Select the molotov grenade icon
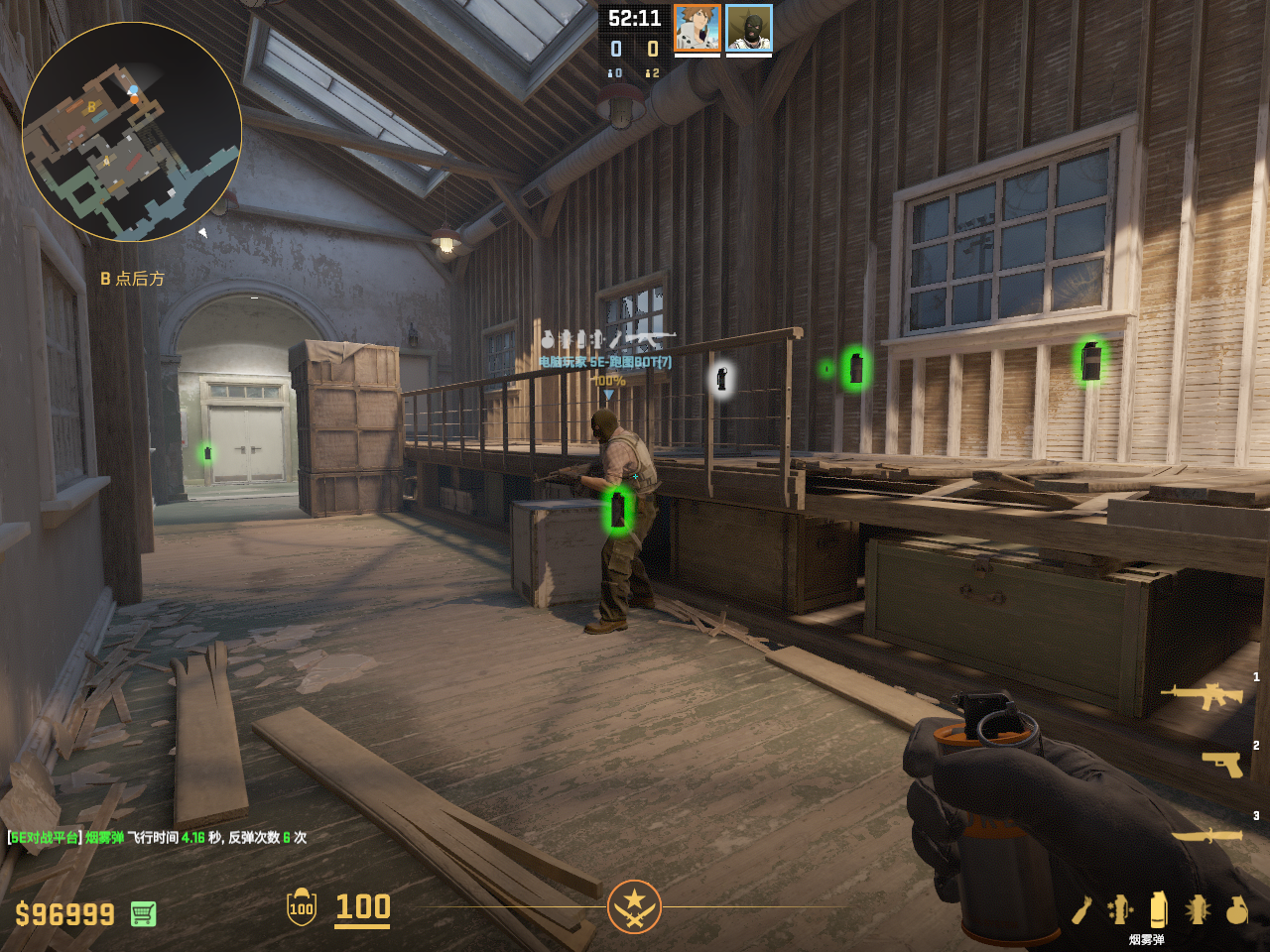This screenshot has height=952, width=1270. (x=1081, y=909)
